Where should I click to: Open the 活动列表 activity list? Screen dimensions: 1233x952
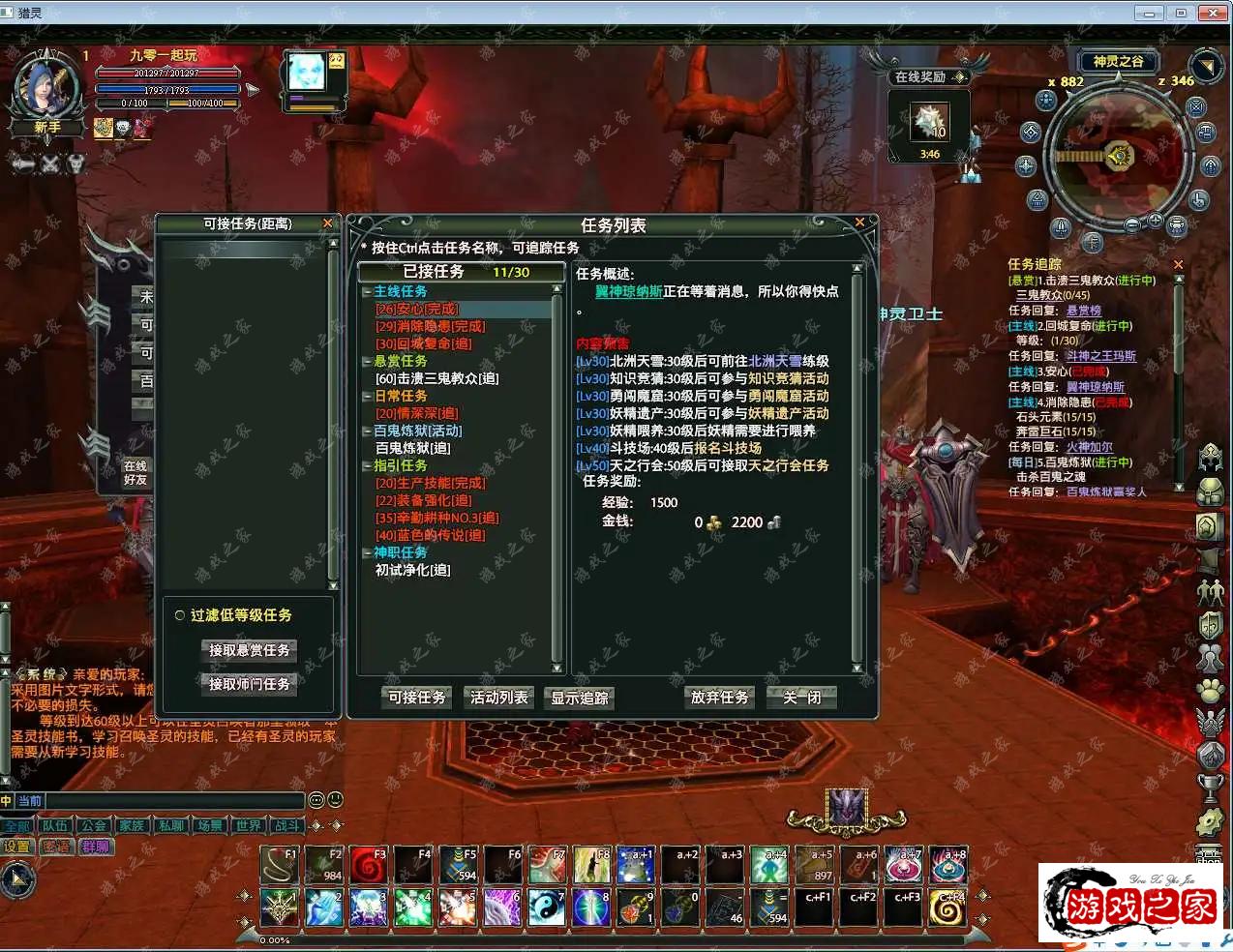[499, 698]
